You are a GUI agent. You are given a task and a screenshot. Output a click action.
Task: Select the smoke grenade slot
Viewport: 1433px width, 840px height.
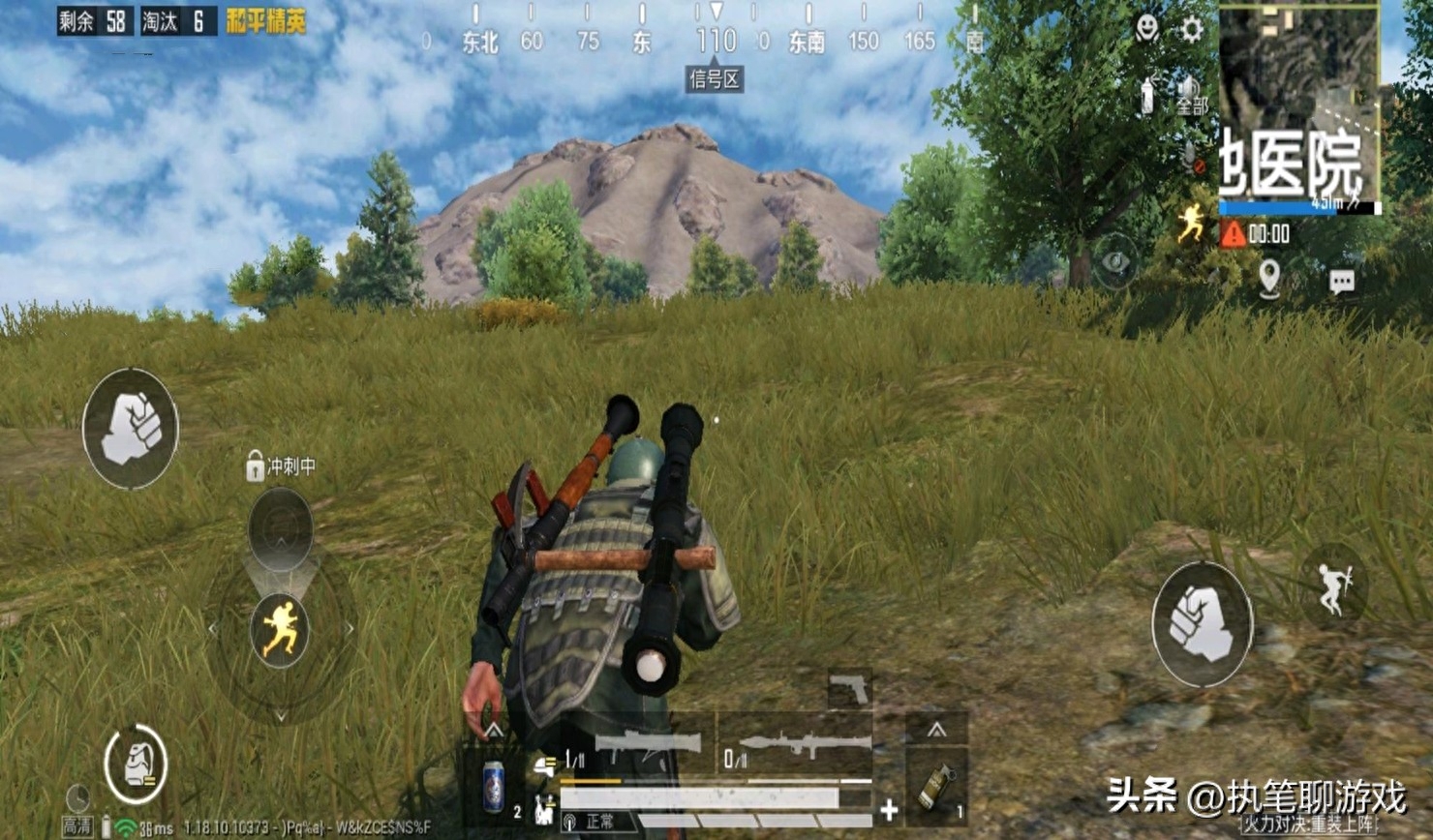click(935, 785)
